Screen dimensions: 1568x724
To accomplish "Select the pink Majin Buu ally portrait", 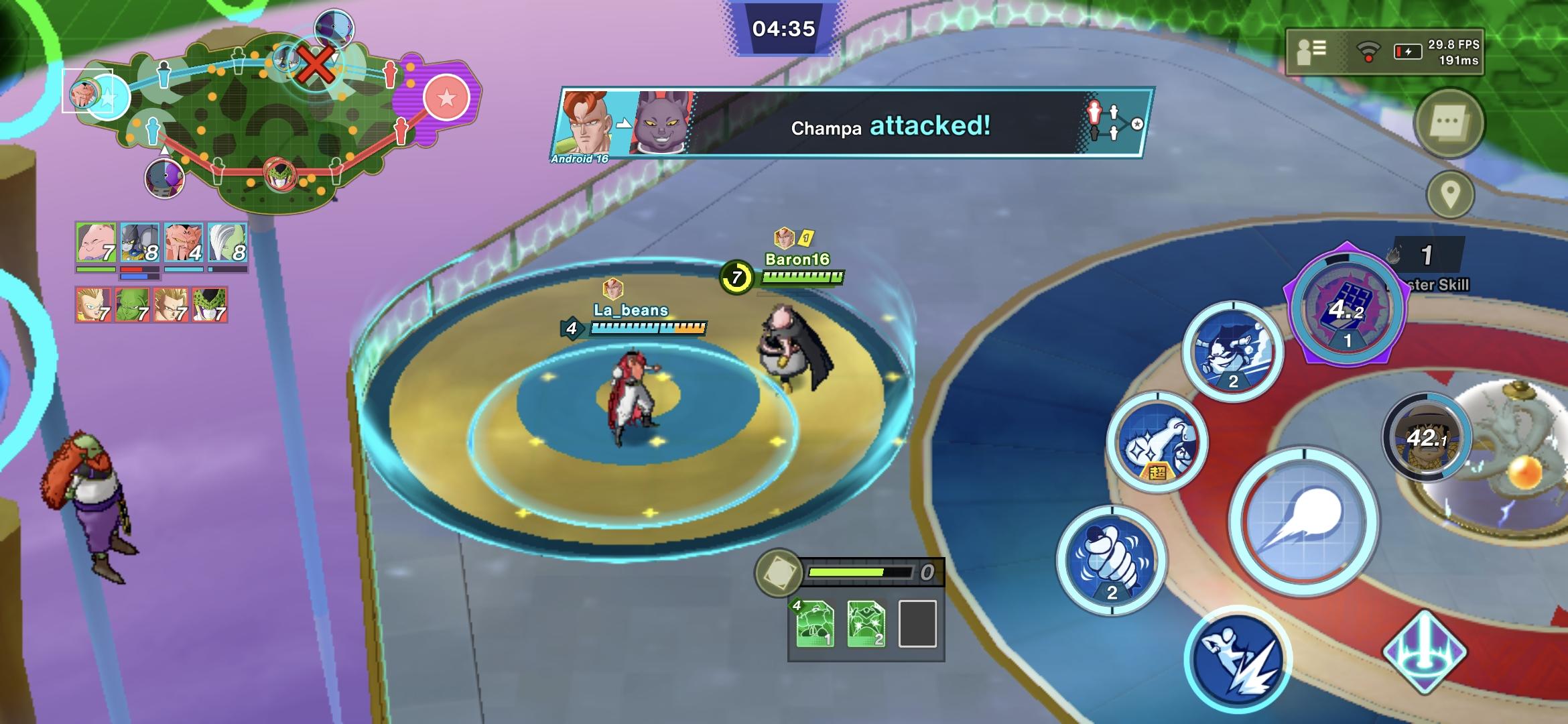I will pyautogui.click(x=96, y=243).
